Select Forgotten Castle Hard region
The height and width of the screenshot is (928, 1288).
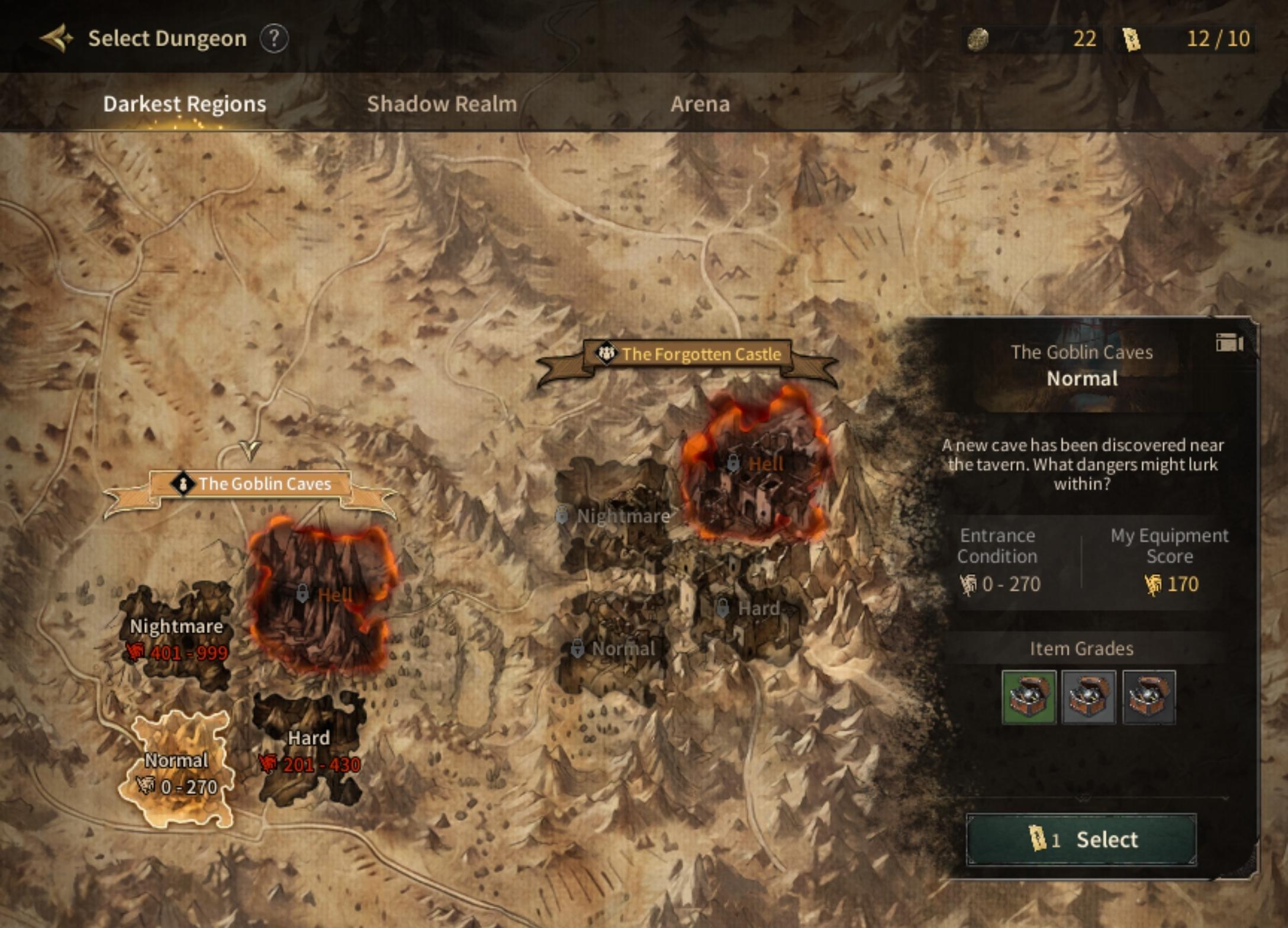tap(749, 608)
